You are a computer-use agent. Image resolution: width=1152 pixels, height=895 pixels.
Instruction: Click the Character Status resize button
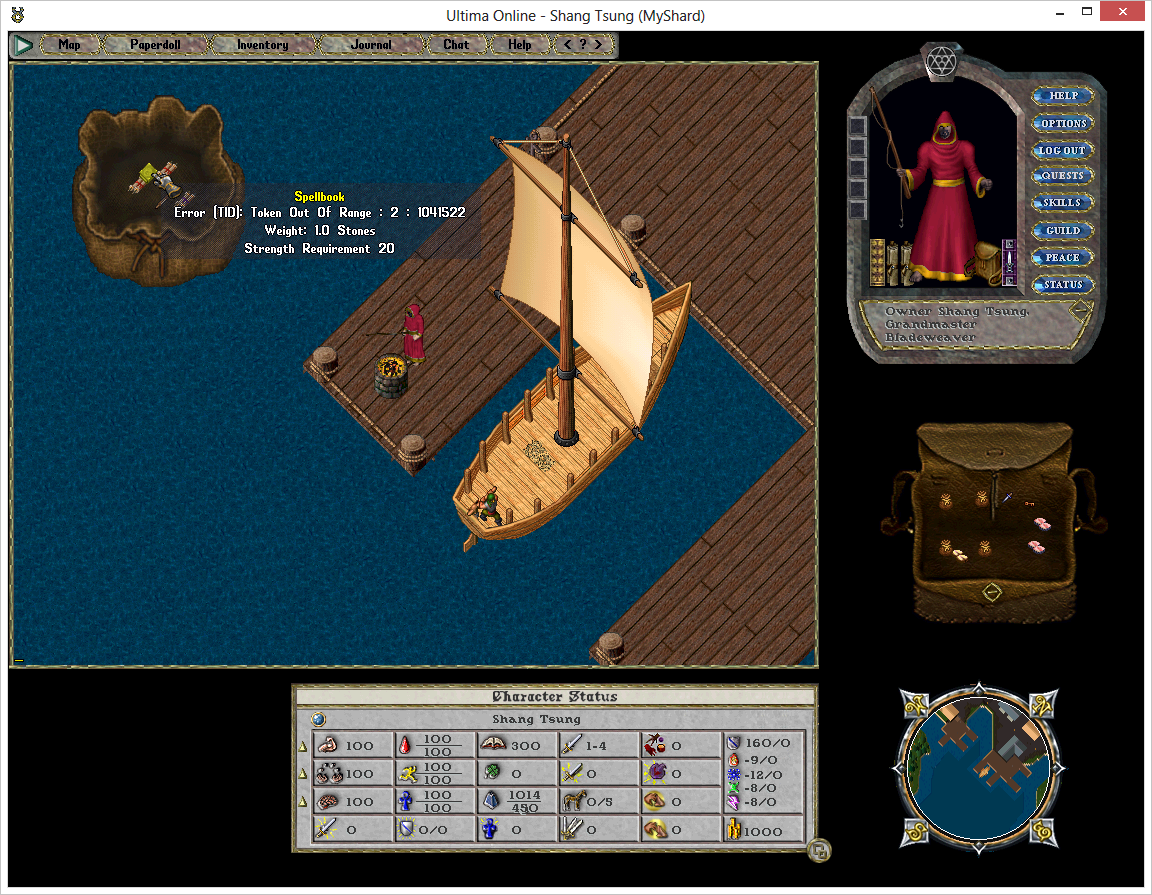(819, 851)
